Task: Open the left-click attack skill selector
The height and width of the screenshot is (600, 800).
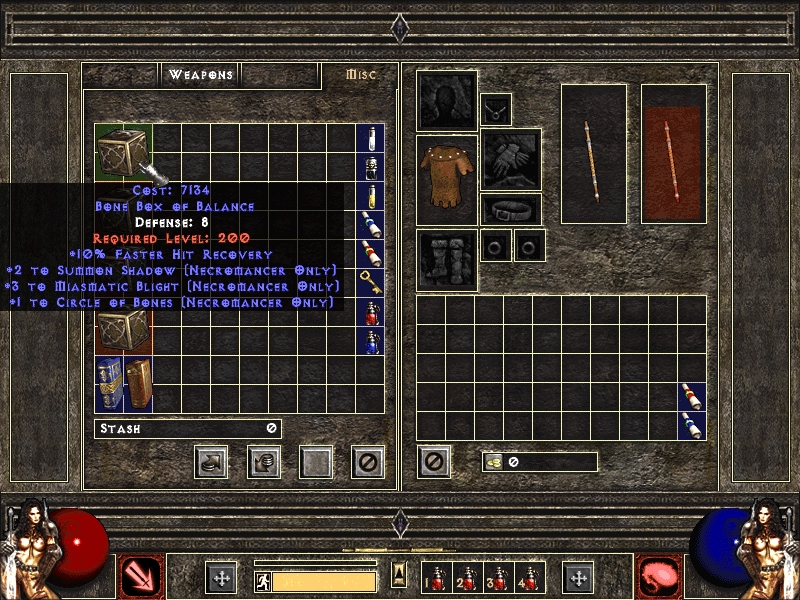Action: [137, 576]
